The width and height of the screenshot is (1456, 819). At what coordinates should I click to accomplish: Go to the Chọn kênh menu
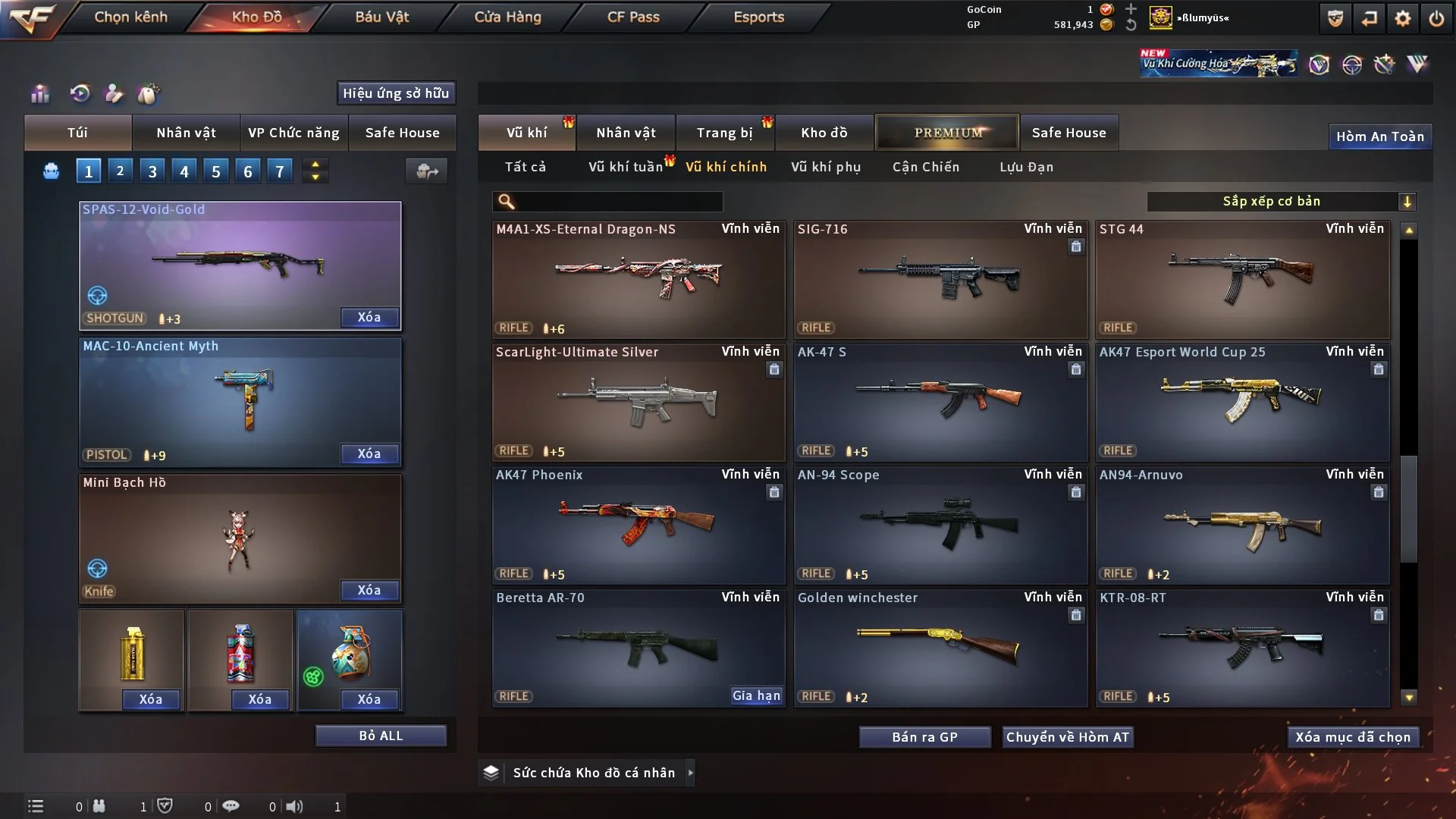tap(130, 17)
